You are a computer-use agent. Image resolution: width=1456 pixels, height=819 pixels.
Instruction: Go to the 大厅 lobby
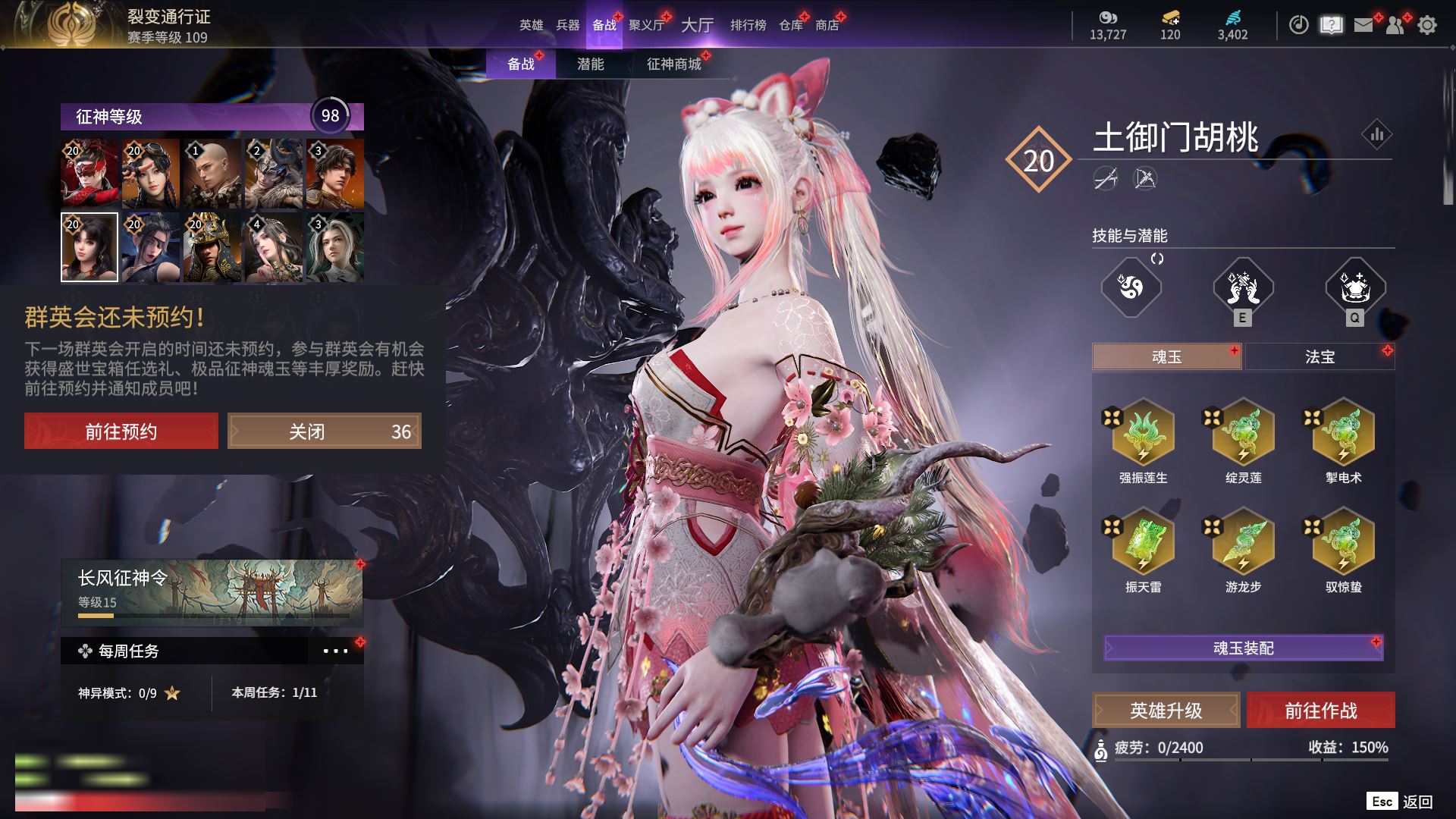pos(697,25)
